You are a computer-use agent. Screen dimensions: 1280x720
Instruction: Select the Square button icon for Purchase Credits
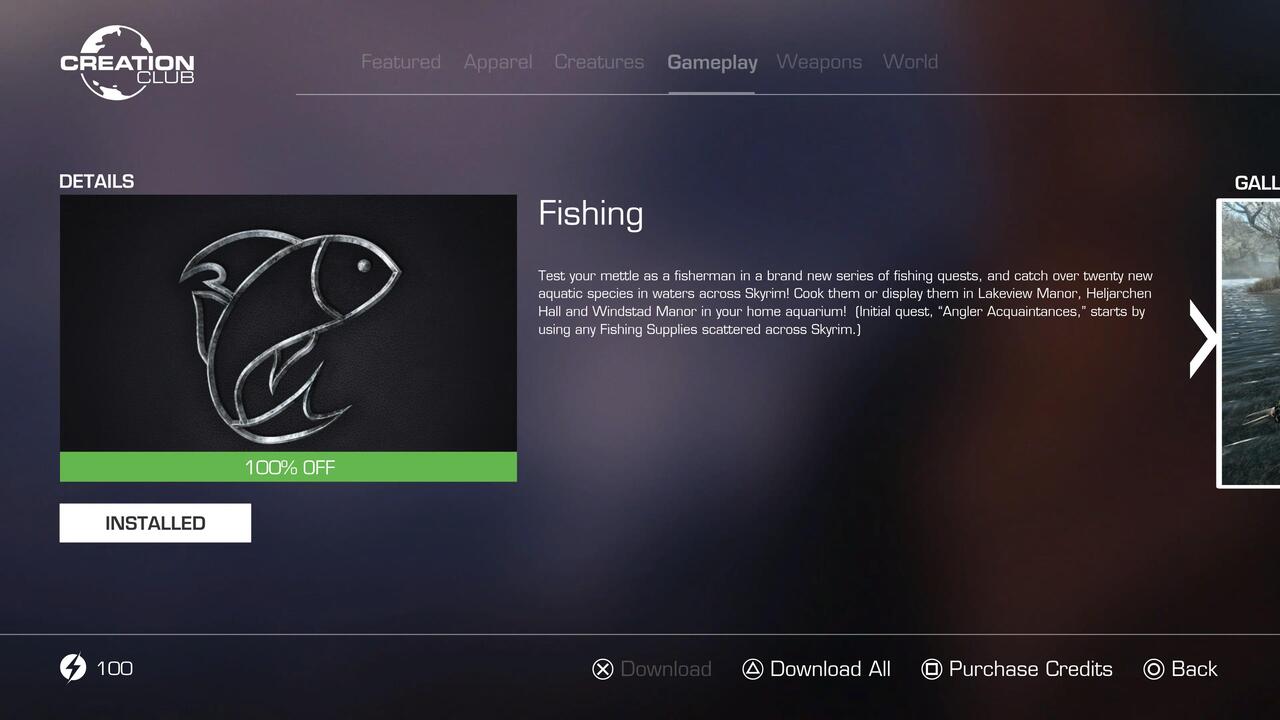[x=933, y=668]
